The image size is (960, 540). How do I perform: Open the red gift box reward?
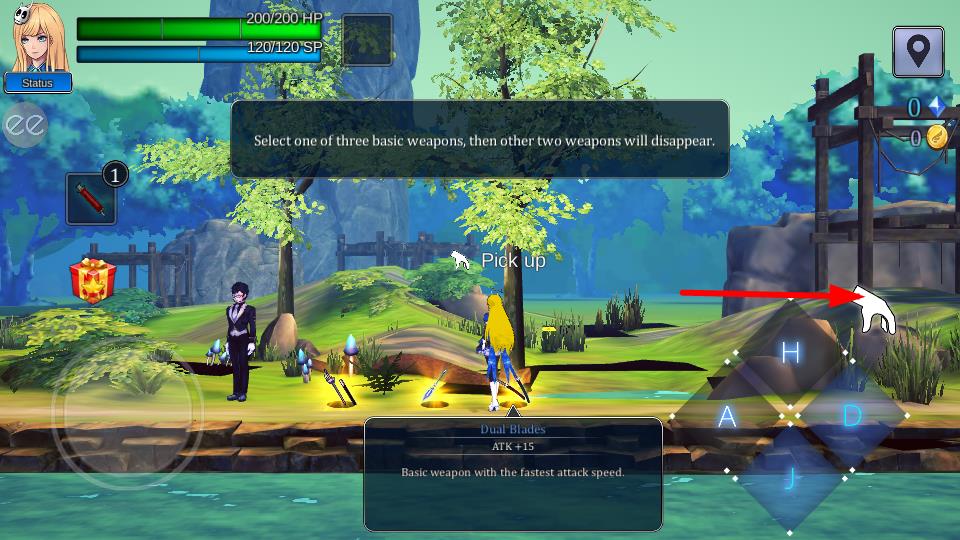92,280
